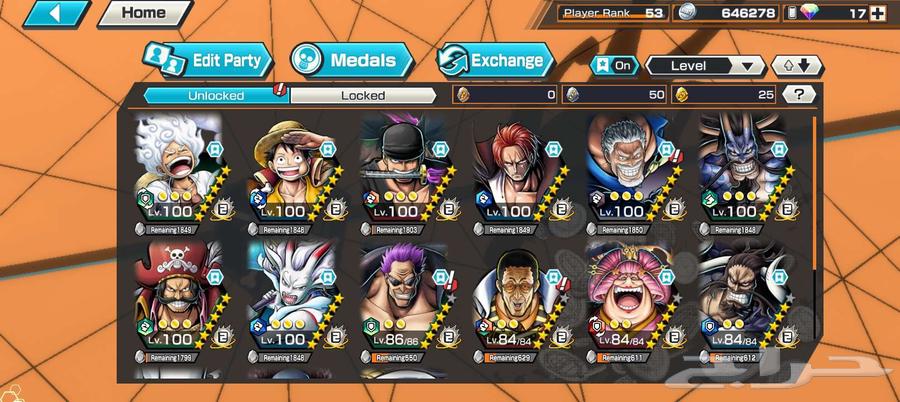Open the Medals menu

coord(352,60)
